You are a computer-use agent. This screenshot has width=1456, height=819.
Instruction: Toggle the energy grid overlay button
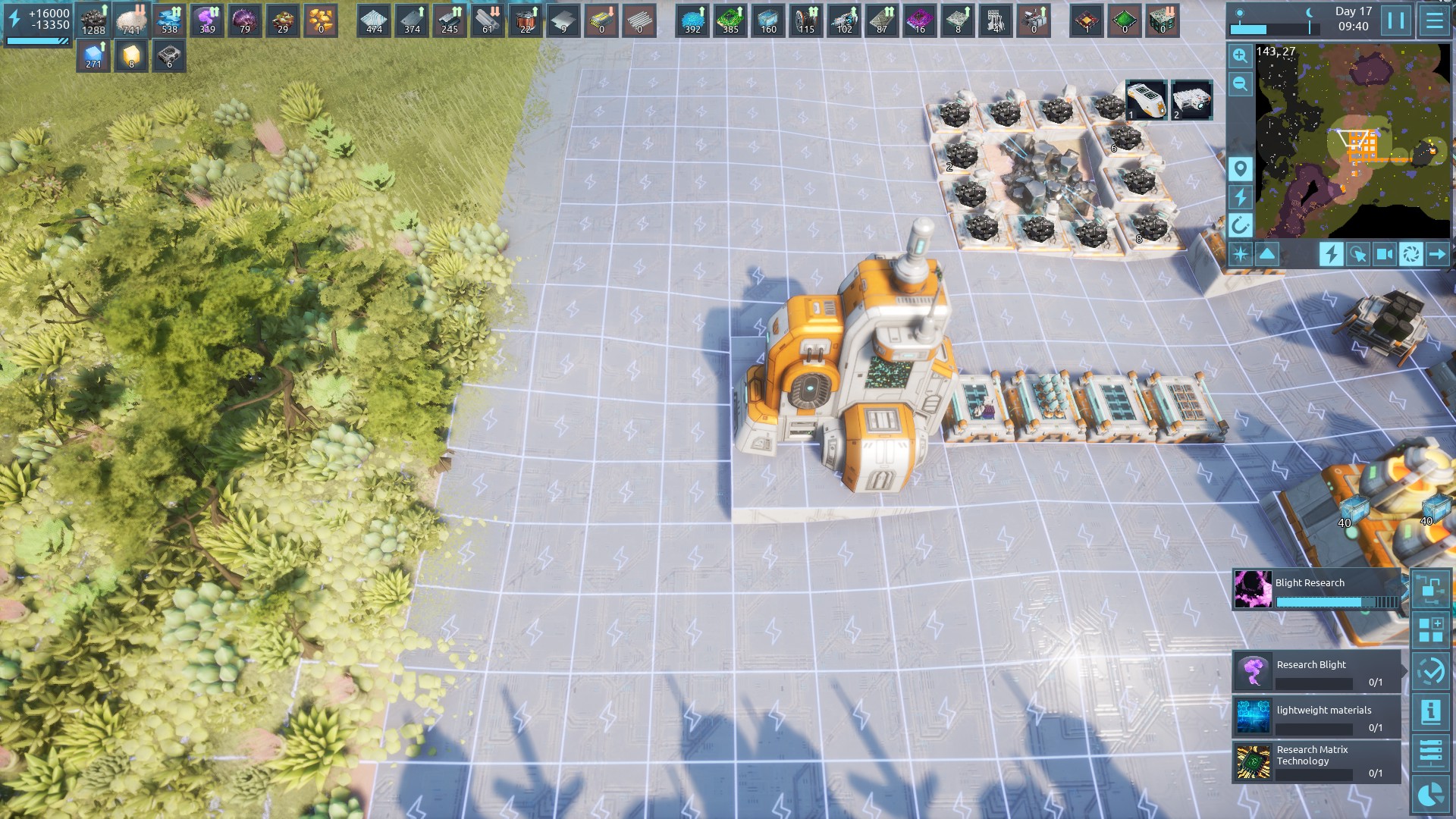[1330, 254]
